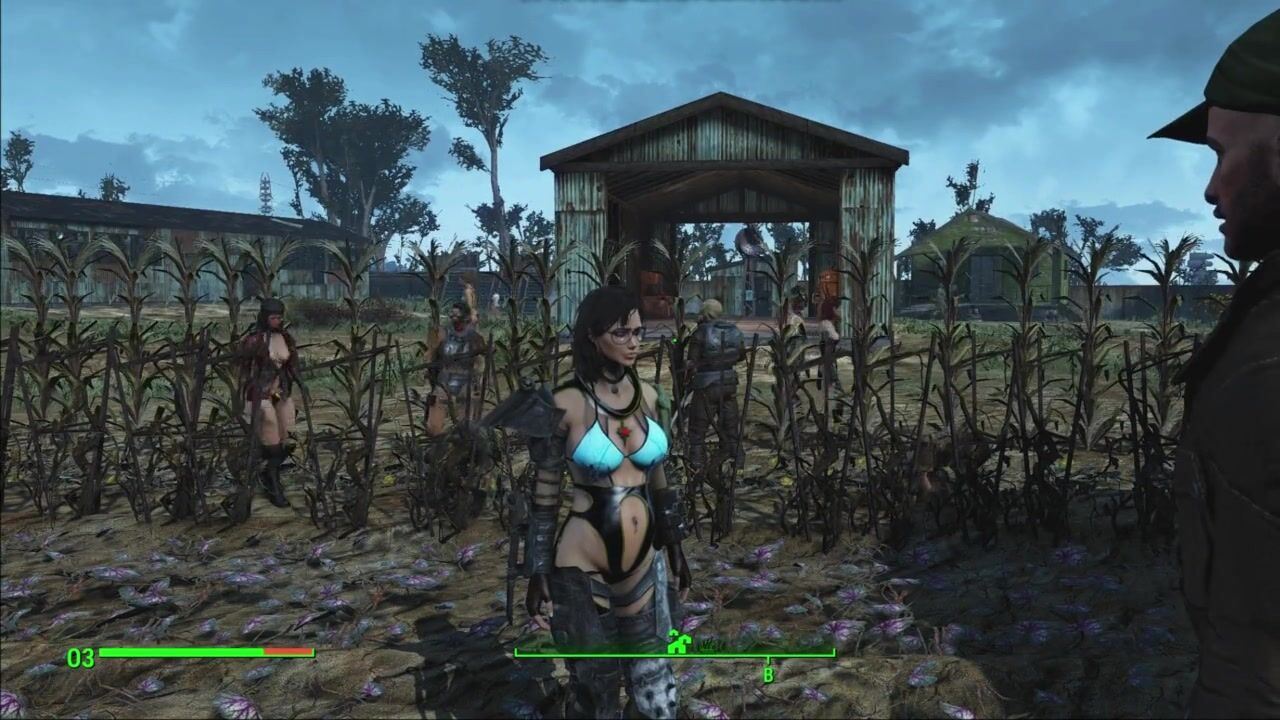Select the settlement house marker on the compass
The image size is (1280, 720).
tap(679, 642)
